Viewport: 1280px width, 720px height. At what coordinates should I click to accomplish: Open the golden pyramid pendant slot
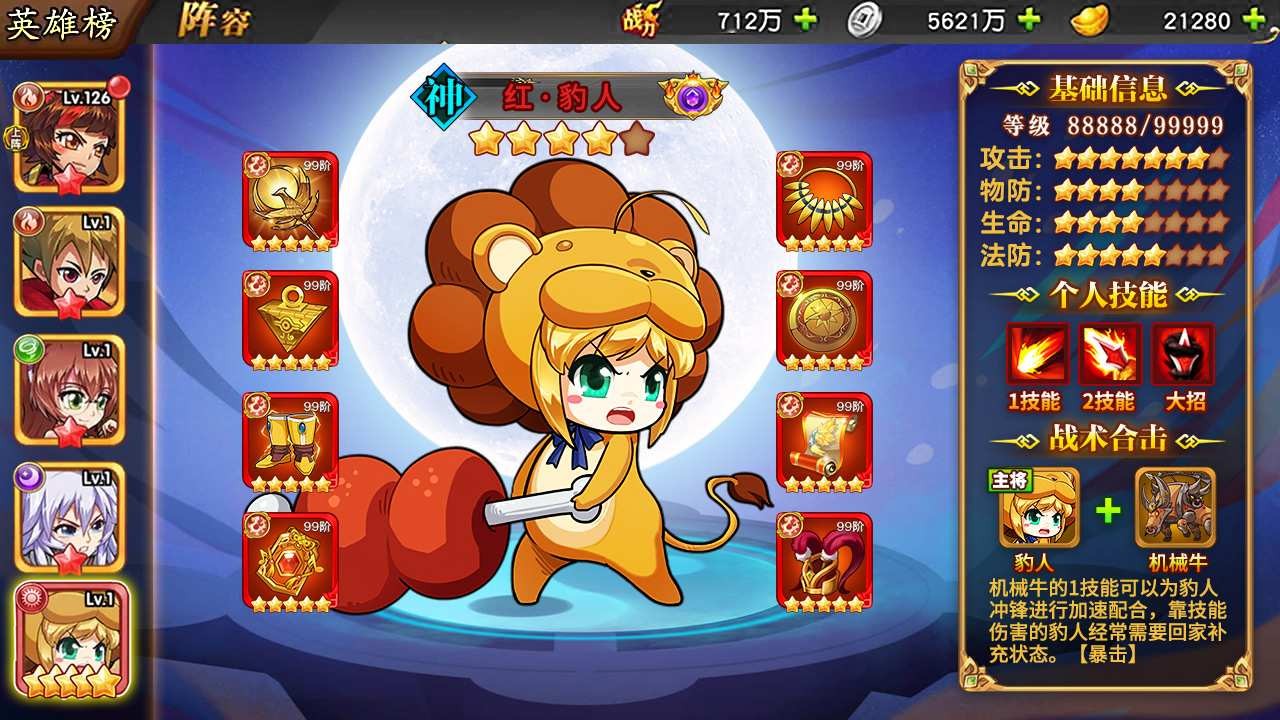(x=290, y=320)
